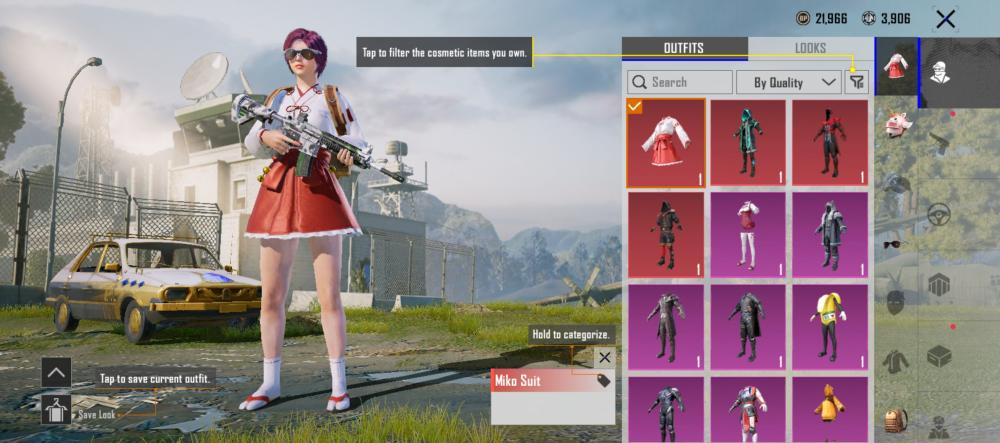This screenshot has width=1000, height=443.
Task: Open the backpack category
Action: click(897, 420)
